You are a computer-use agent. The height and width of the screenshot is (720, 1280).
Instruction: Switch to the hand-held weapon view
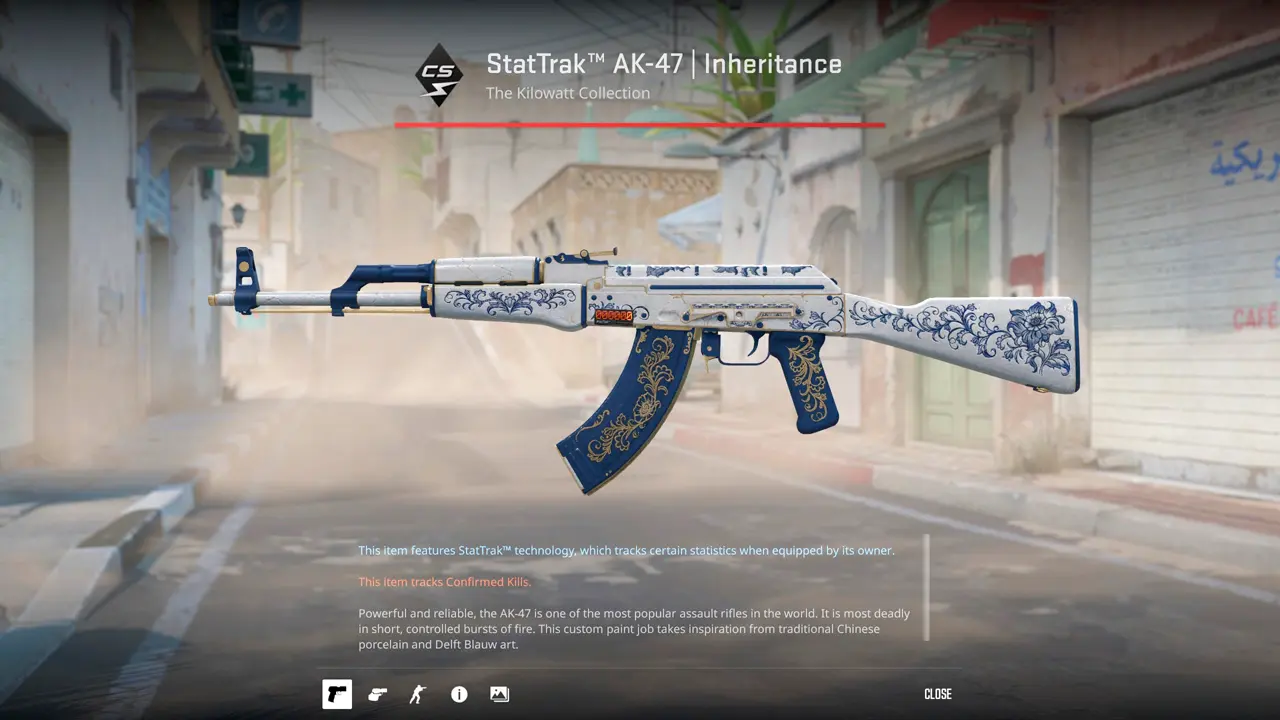(x=378, y=694)
